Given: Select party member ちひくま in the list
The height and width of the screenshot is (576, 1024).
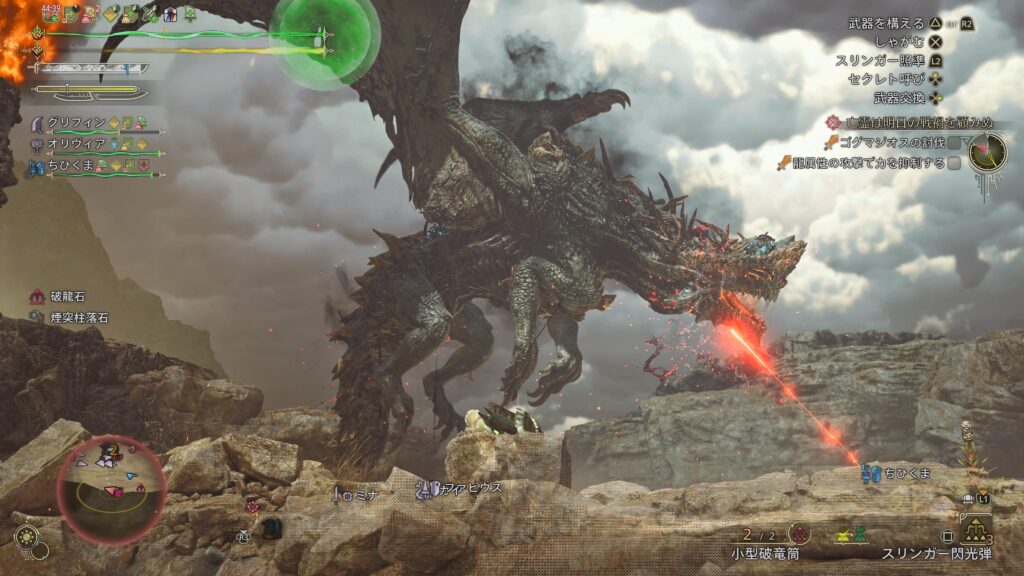Looking at the screenshot, I should [92, 166].
